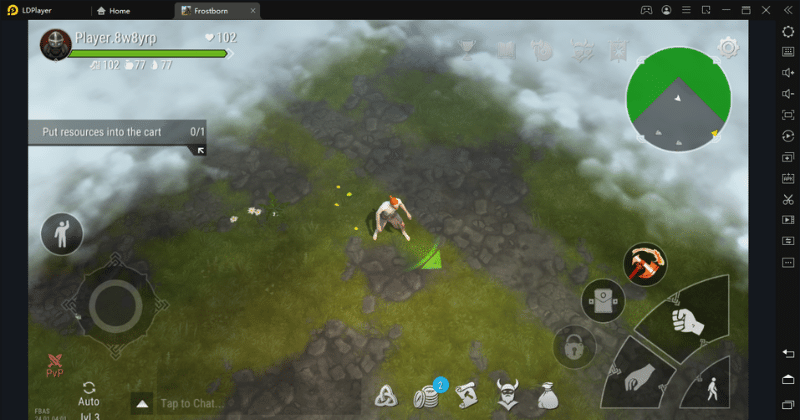Toggle the PvP crossed swords icon
Screen dimensions: 800x420
point(55,365)
